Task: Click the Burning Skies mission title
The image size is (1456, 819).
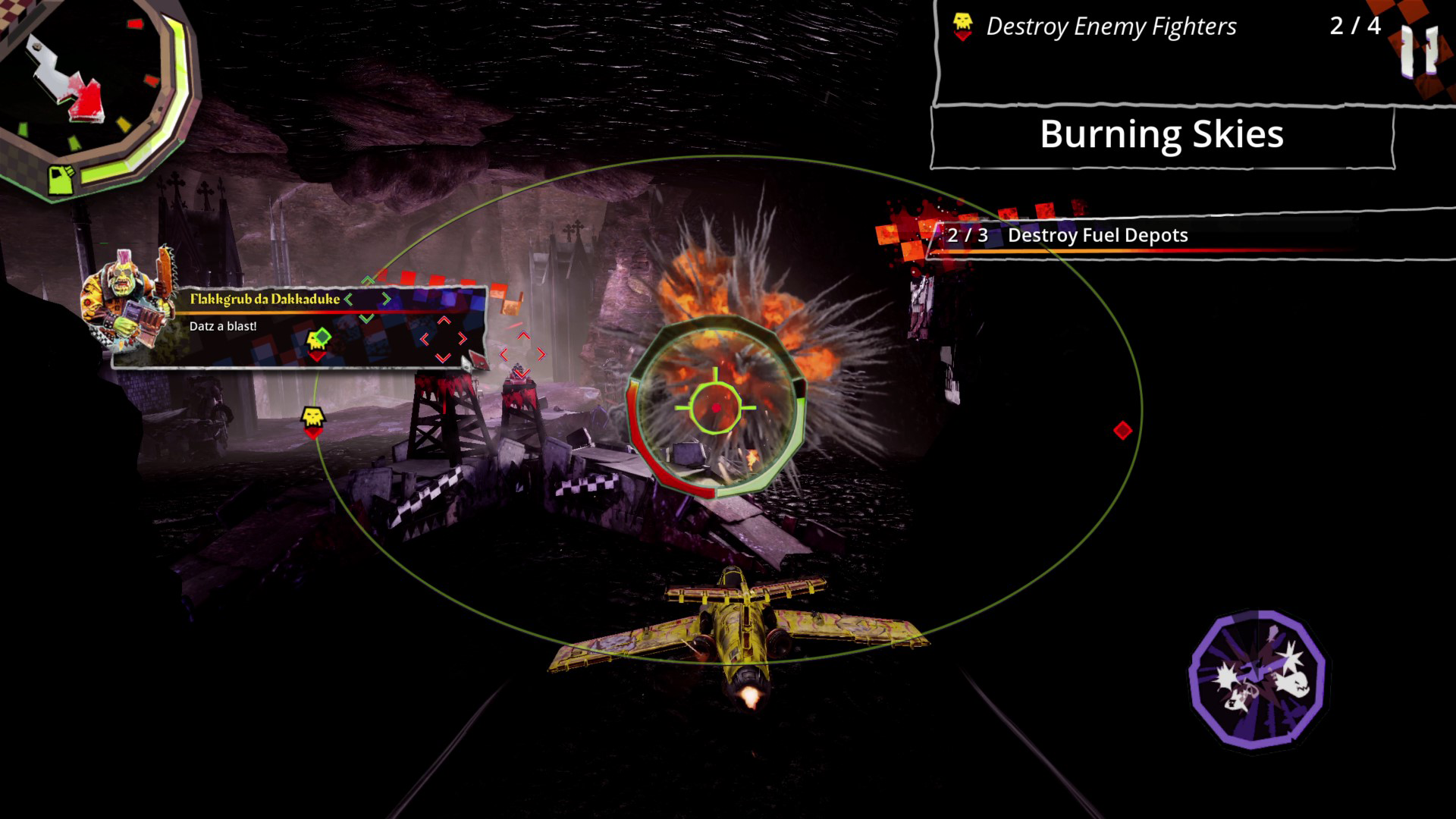Action: click(1163, 136)
